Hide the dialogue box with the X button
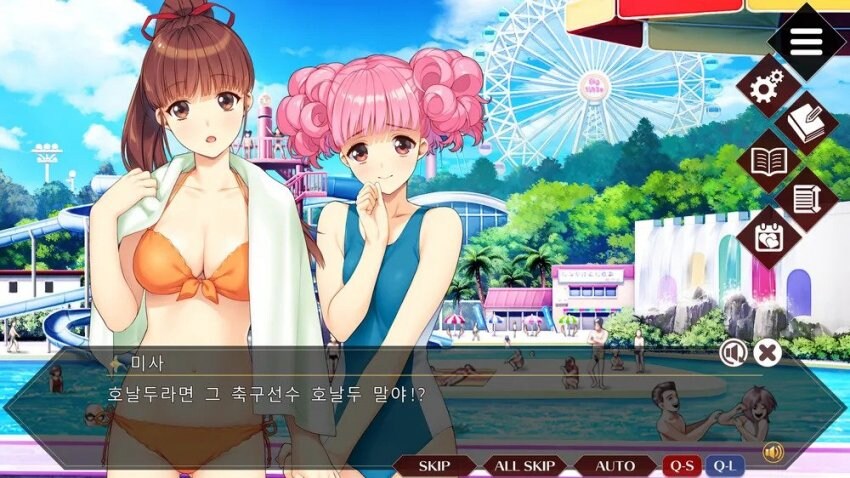 767,352
